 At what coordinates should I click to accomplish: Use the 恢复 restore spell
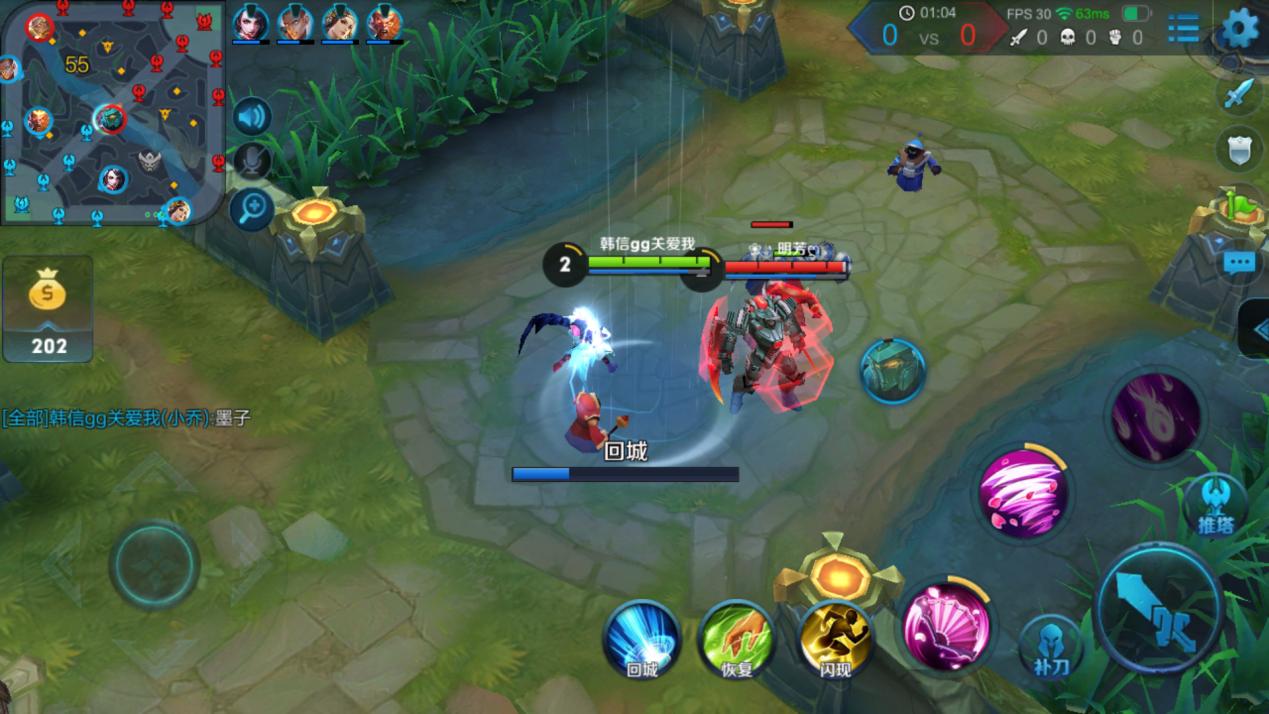[x=737, y=638]
